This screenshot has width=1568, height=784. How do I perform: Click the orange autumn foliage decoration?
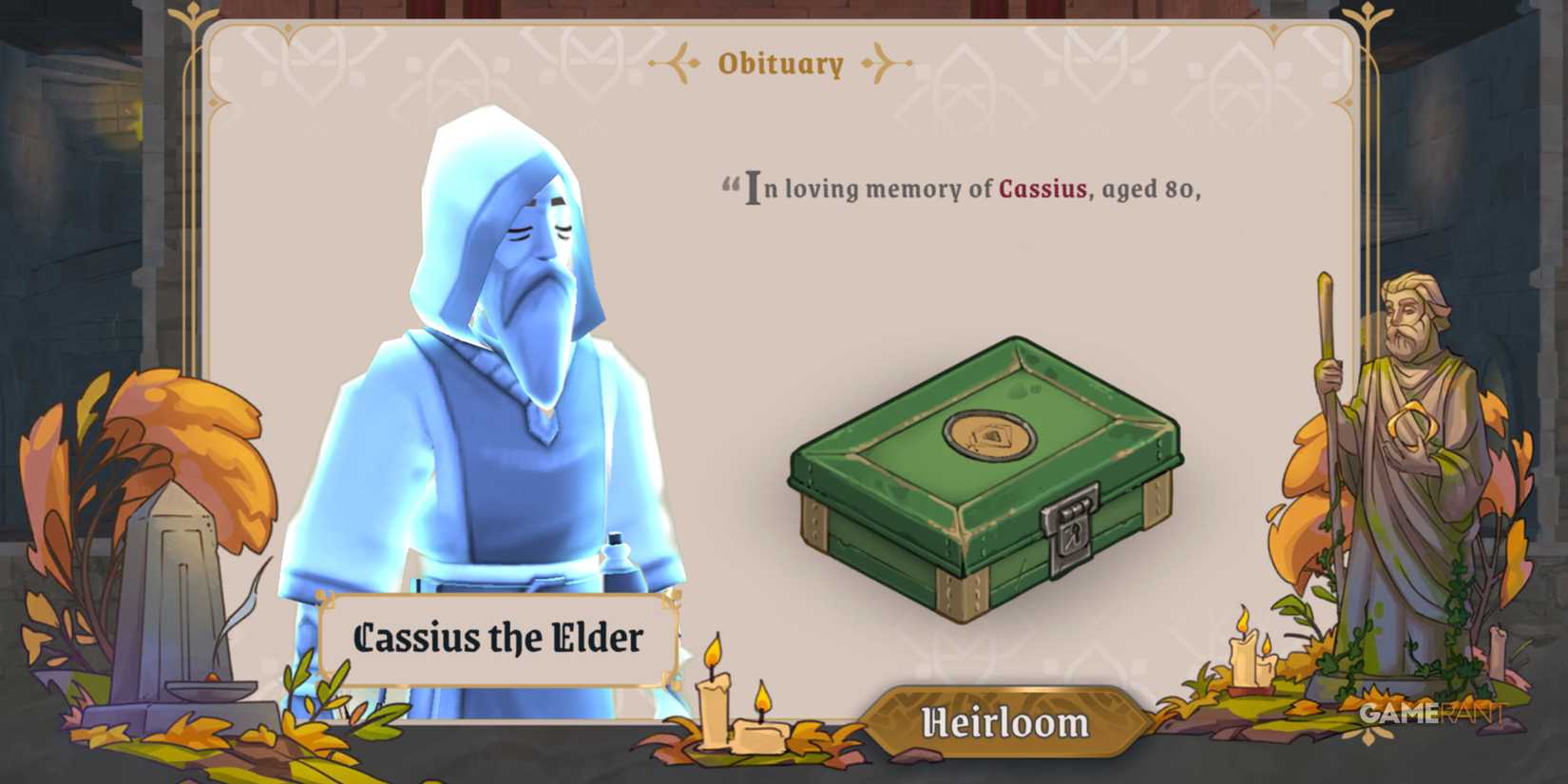162,428
